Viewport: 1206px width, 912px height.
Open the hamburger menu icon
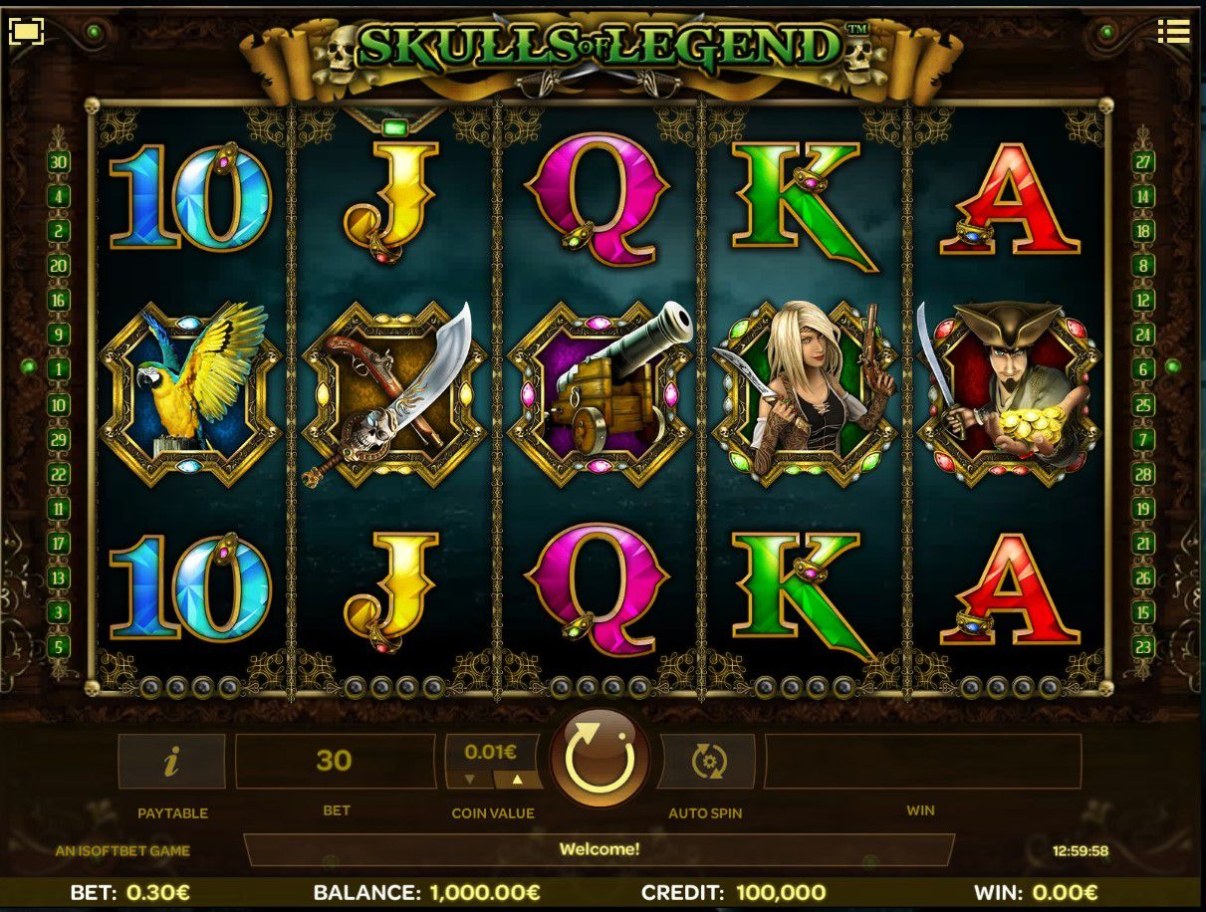(x=1174, y=32)
